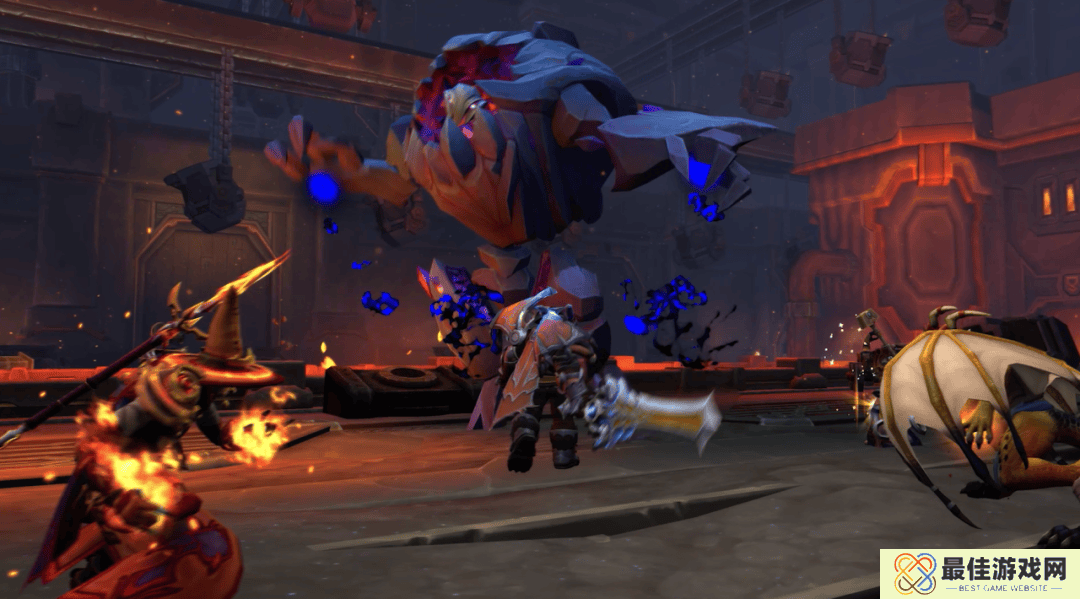Click the 最佳游戏网 Best Game Website logo

click(978, 574)
